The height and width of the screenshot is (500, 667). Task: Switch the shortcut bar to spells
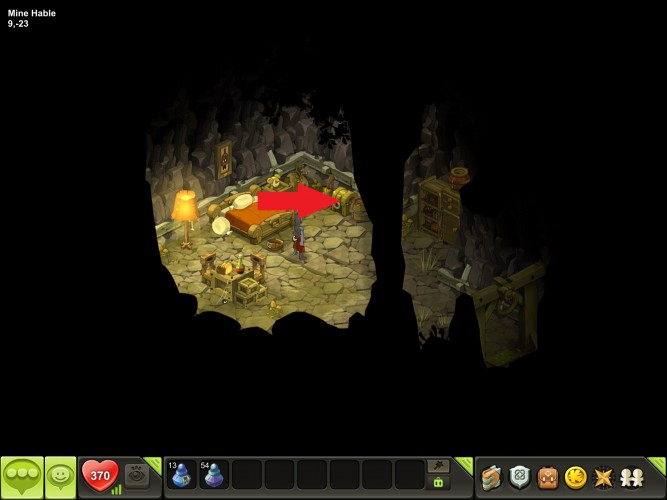point(437,466)
